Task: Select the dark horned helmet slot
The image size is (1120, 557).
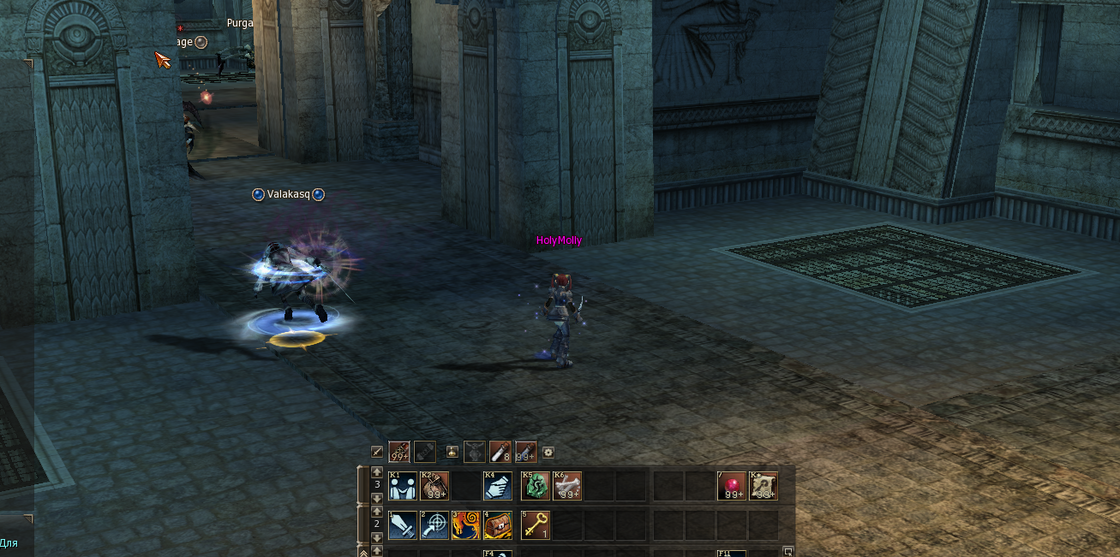Action: [x=476, y=452]
